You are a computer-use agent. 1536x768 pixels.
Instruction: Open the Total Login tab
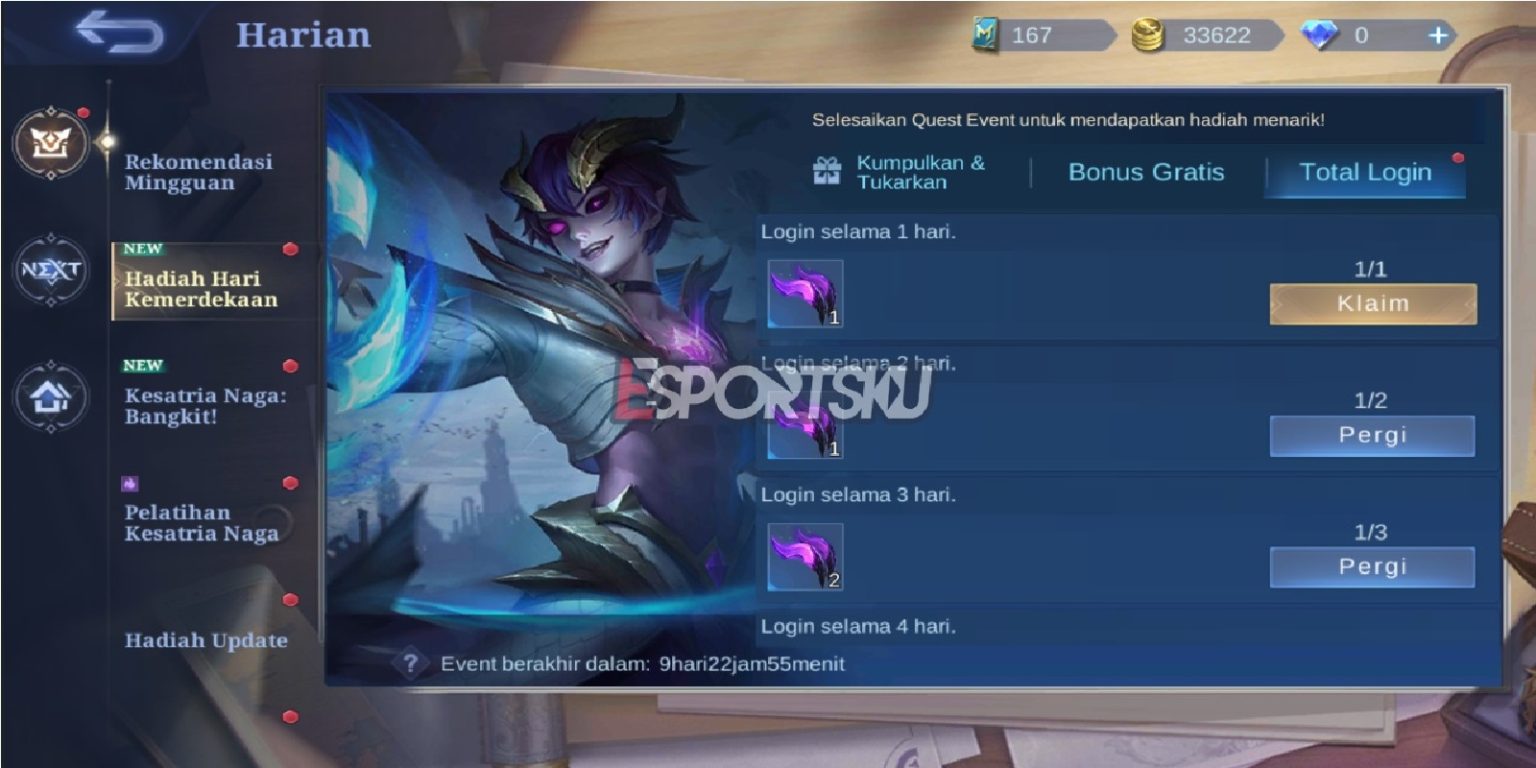pos(1365,172)
